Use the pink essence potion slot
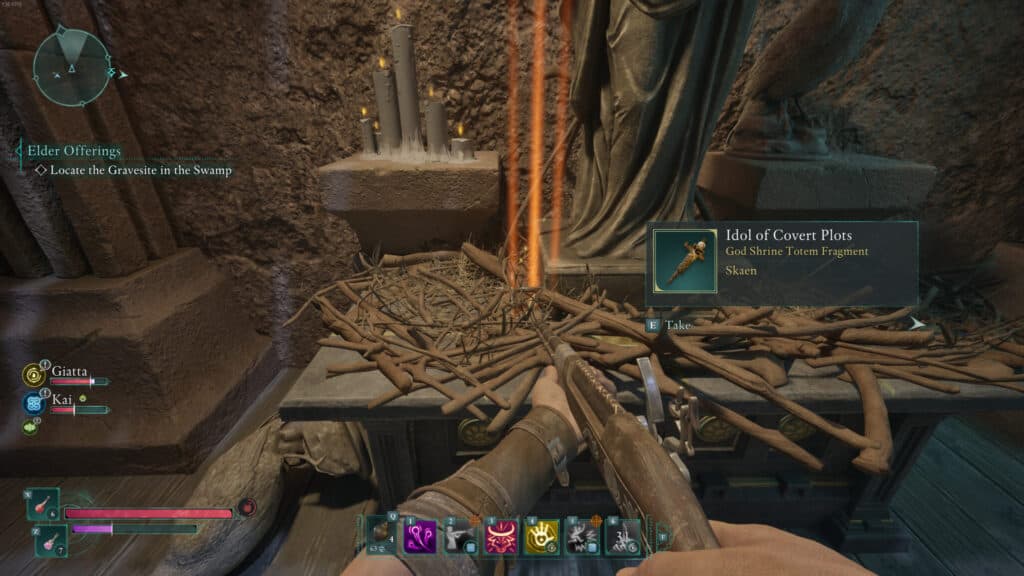 click(50, 538)
